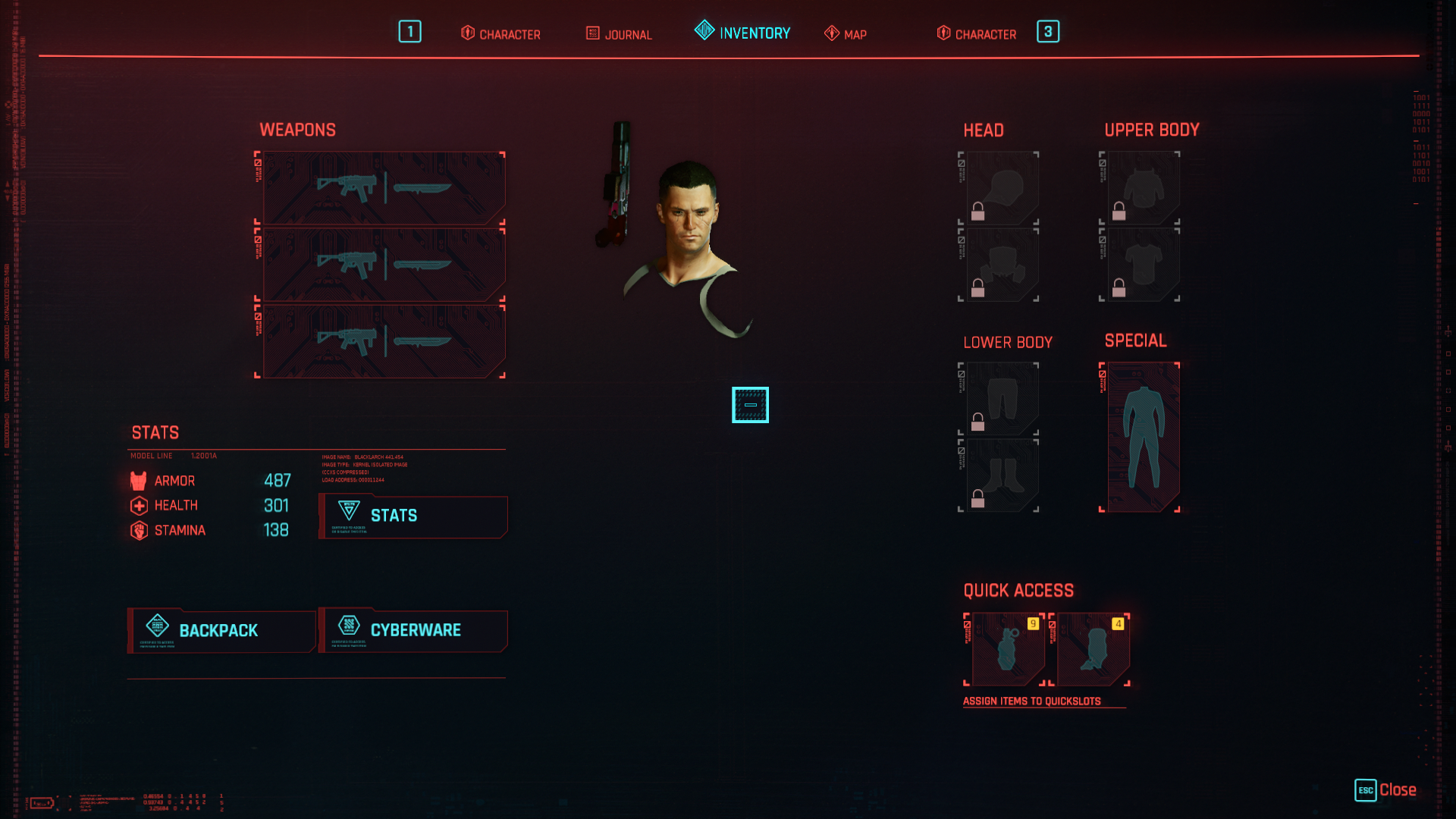Open the Backpack panel
This screenshot has height=819, width=1456.
[x=221, y=630]
